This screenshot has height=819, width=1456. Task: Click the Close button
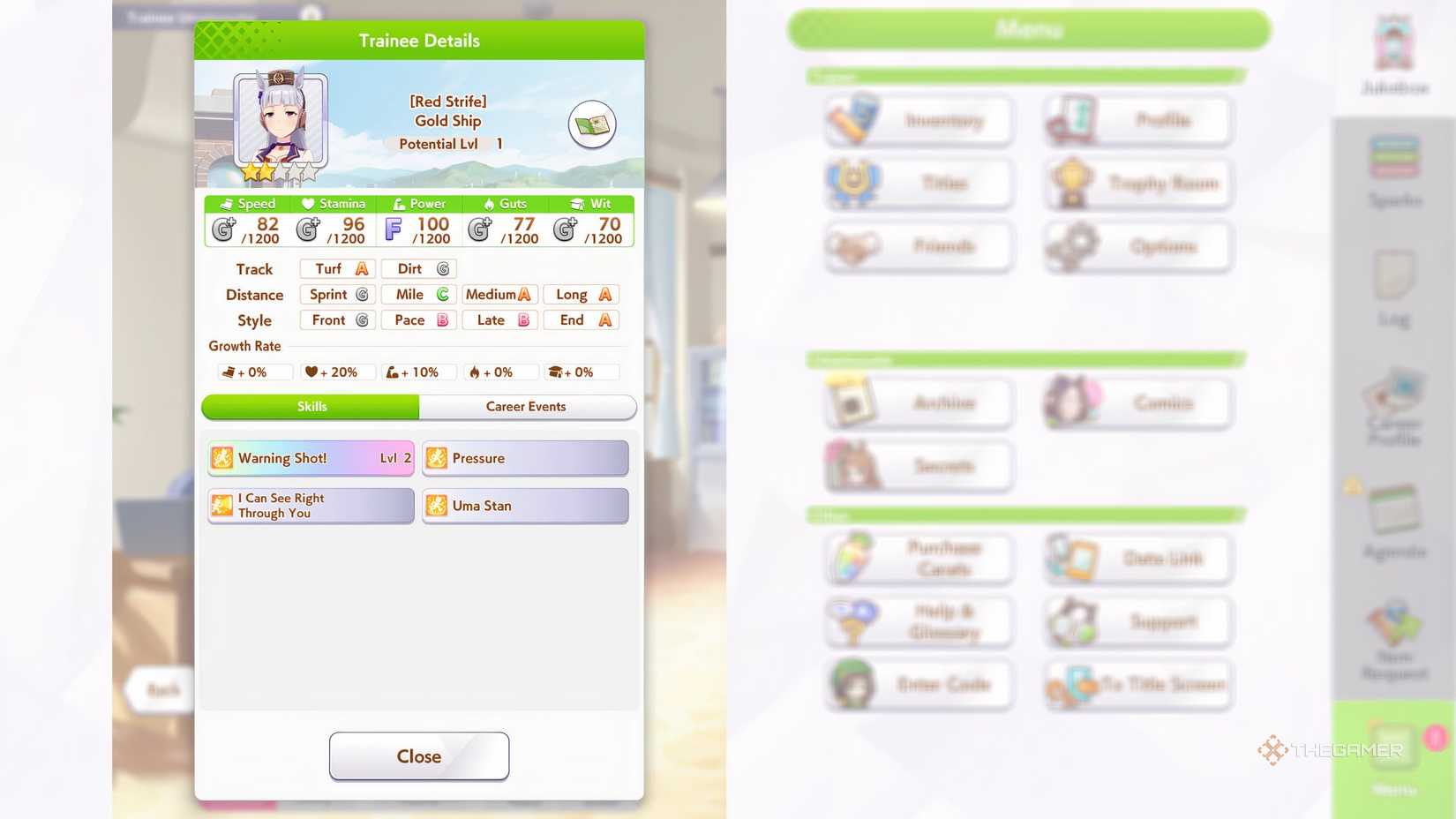(x=418, y=755)
